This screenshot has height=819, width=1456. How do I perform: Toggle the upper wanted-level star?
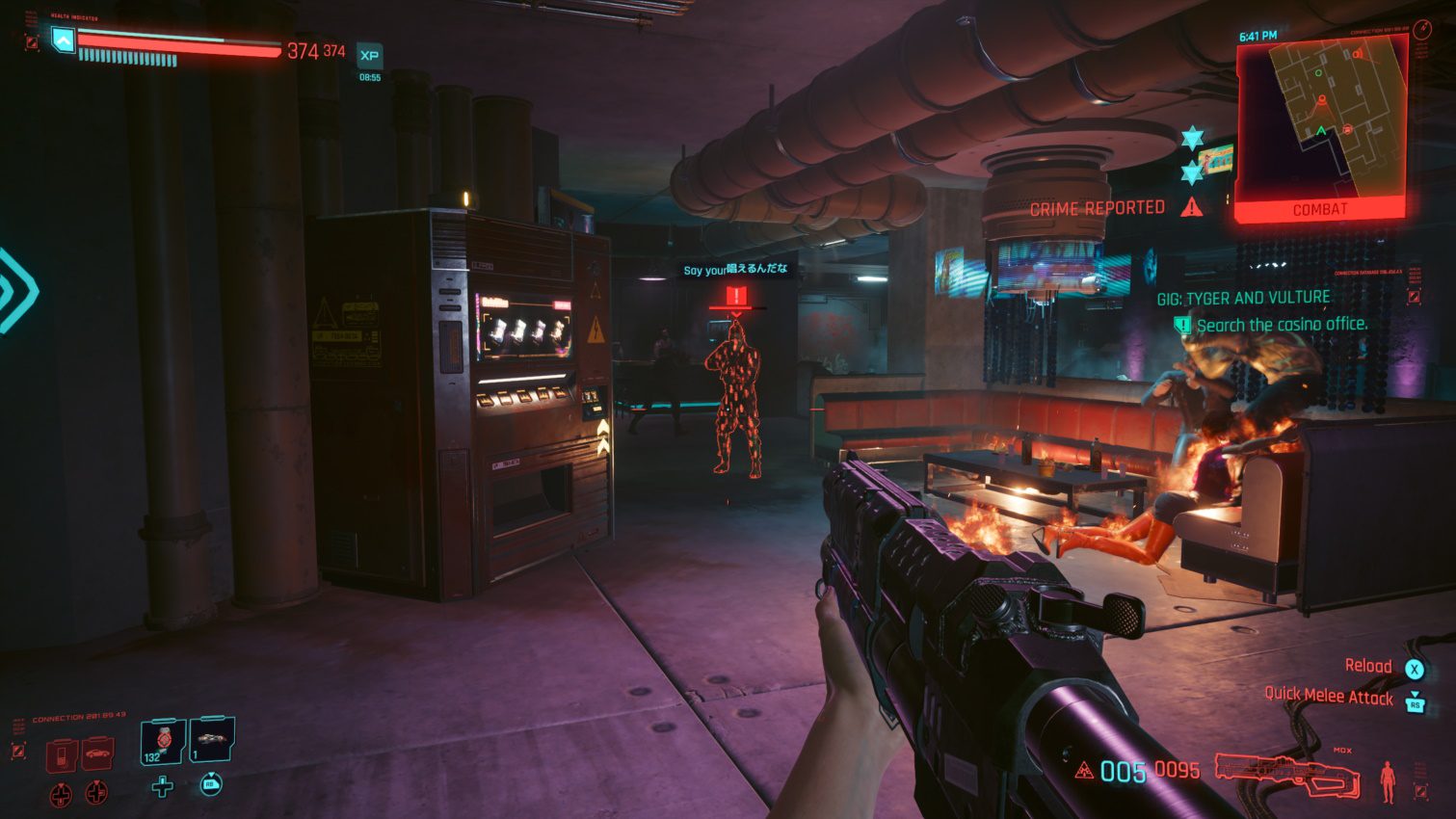(1194, 135)
